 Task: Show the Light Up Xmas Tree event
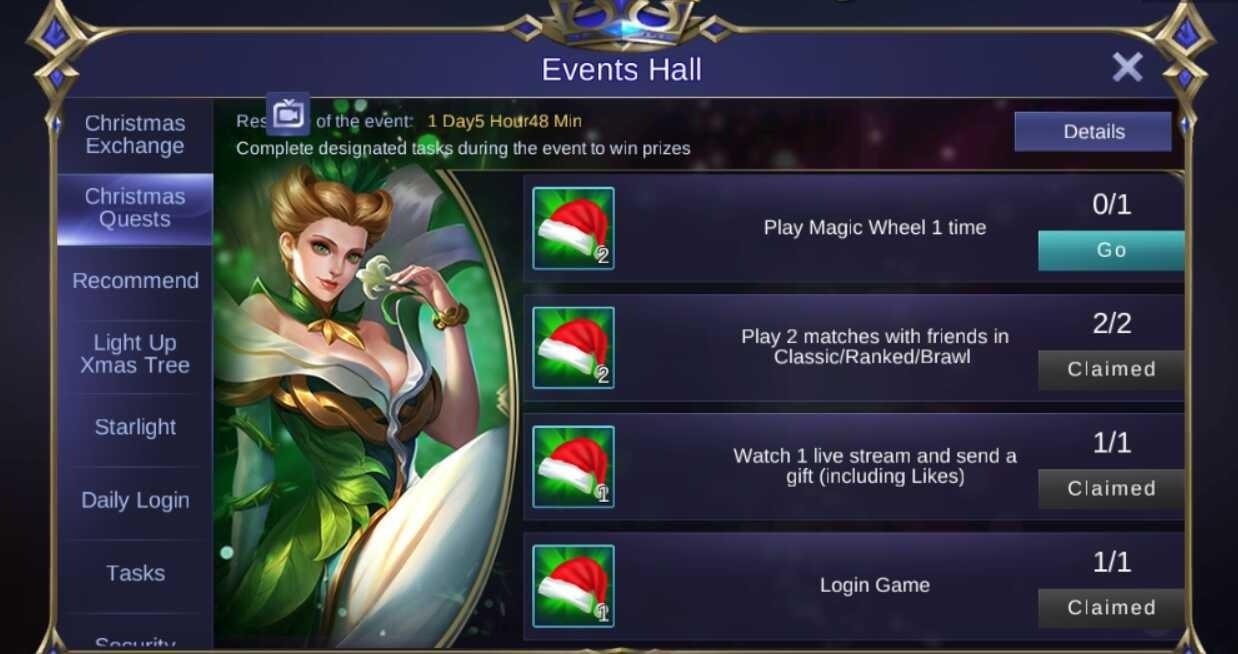click(x=135, y=354)
